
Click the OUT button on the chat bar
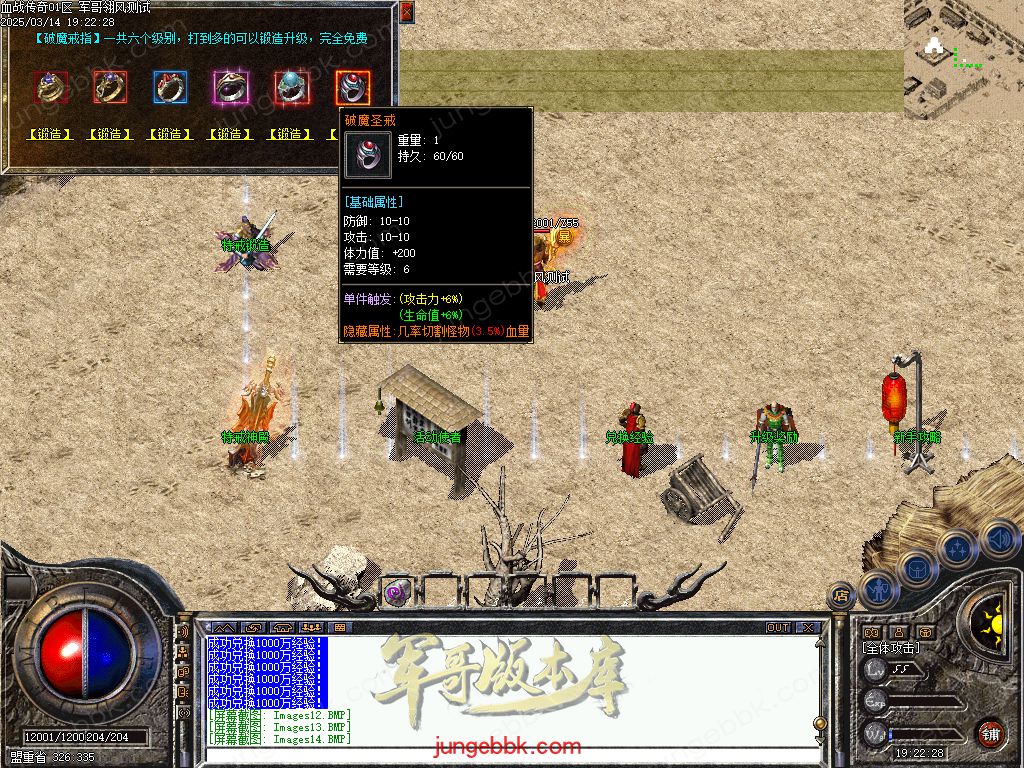pos(777,628)
